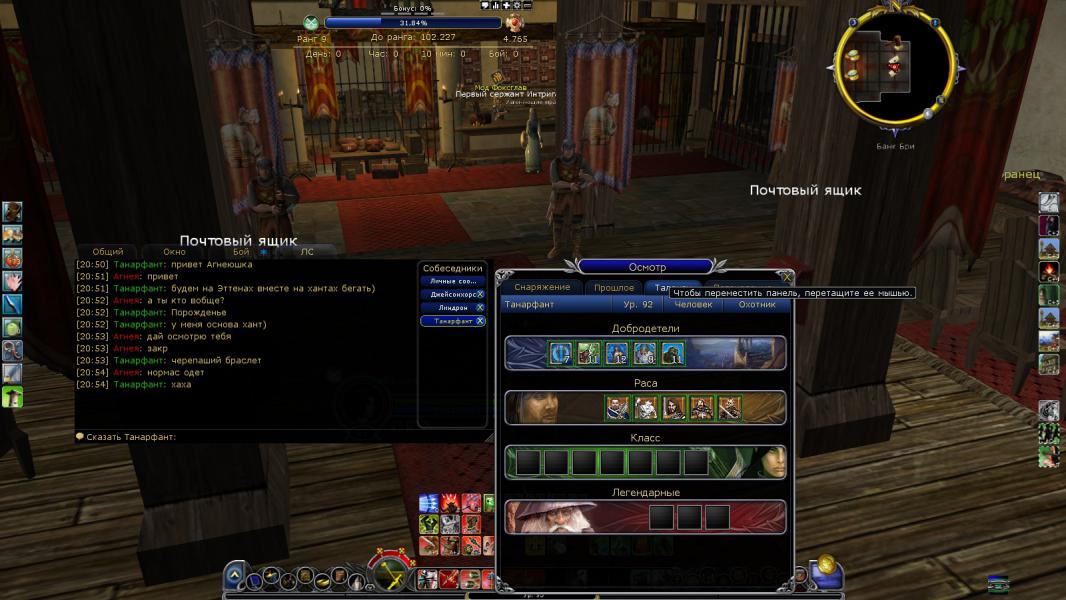Open the ЛС private messages tab
Image resolution: width=1066 pixels, height=600 pixels.
pyautogui.click(x=307, y=252)
